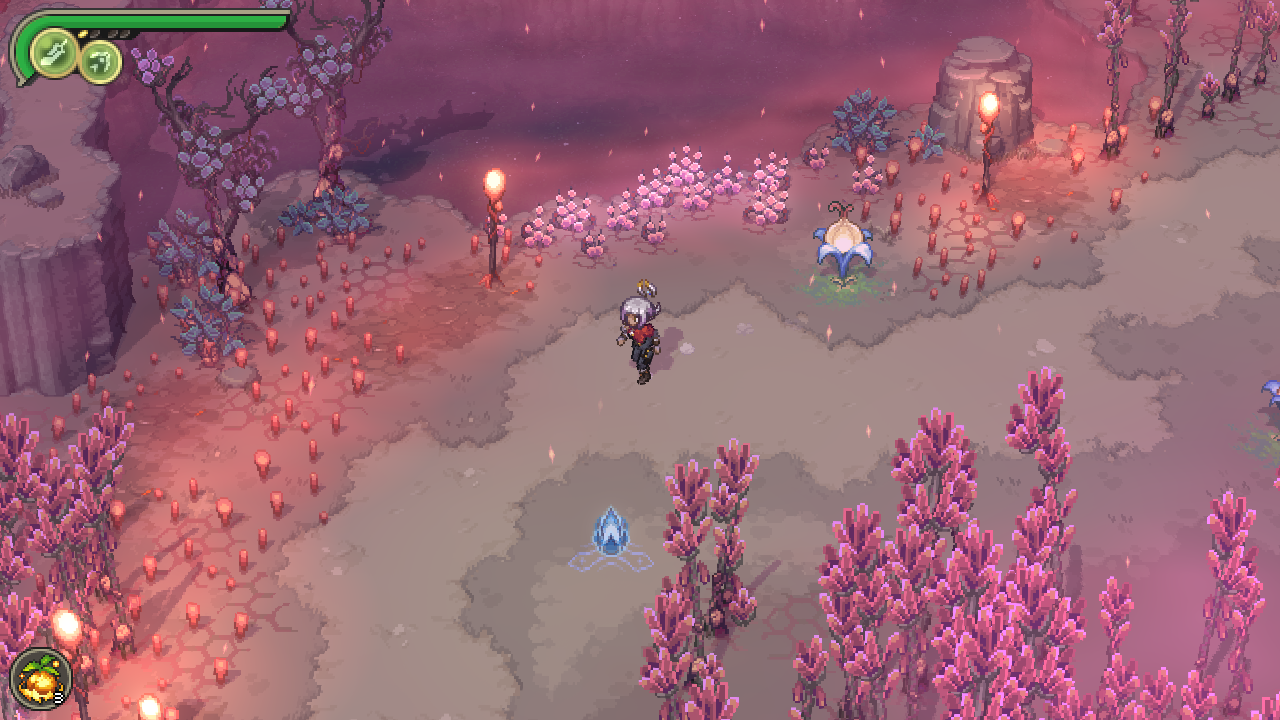1280x720 pixels.
Task: Click the small gold ammo indicator above the bow icon
Action: click(83, 33)
